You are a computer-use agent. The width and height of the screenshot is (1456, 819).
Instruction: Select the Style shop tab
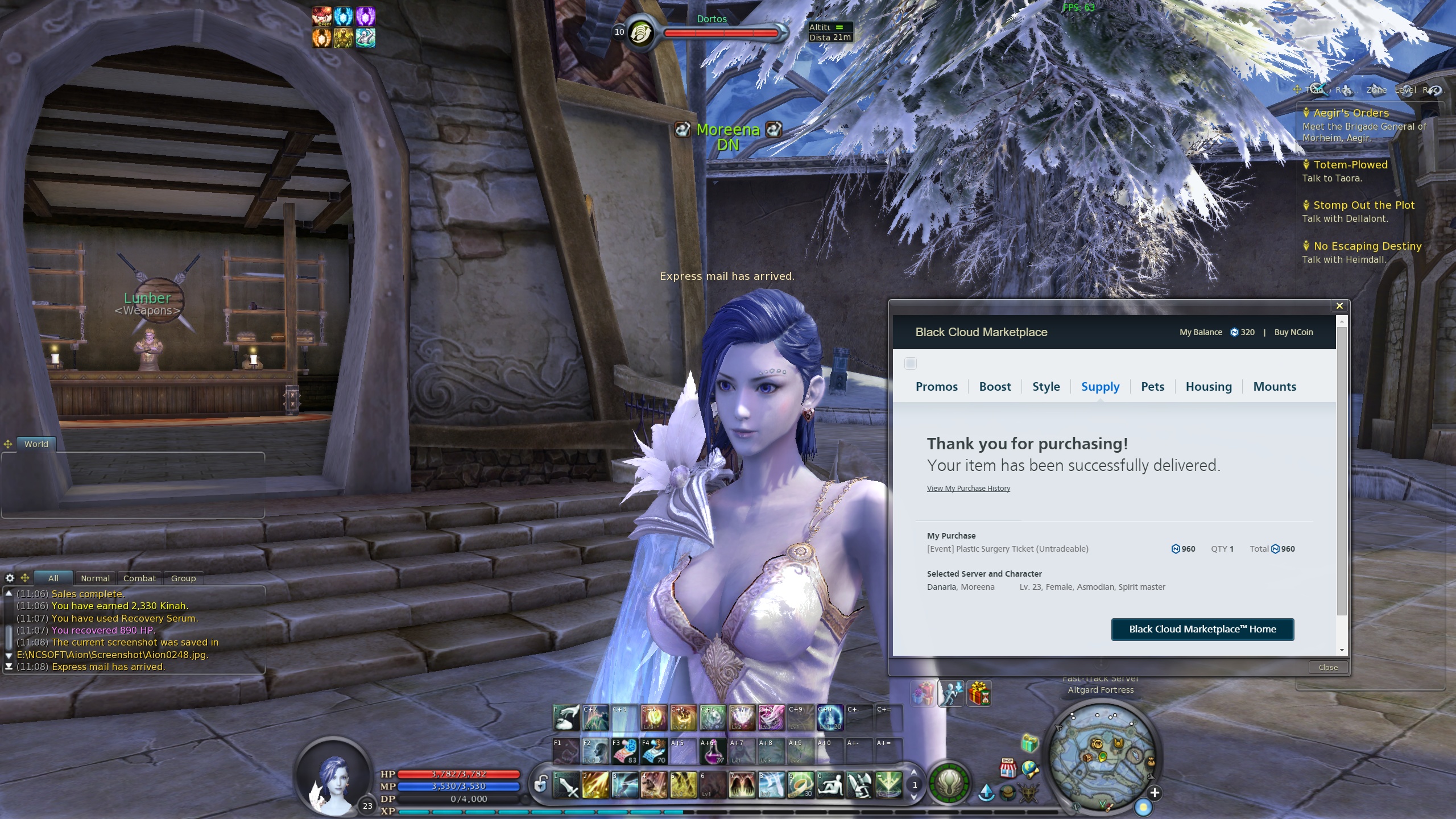(x=1046, y=387)
